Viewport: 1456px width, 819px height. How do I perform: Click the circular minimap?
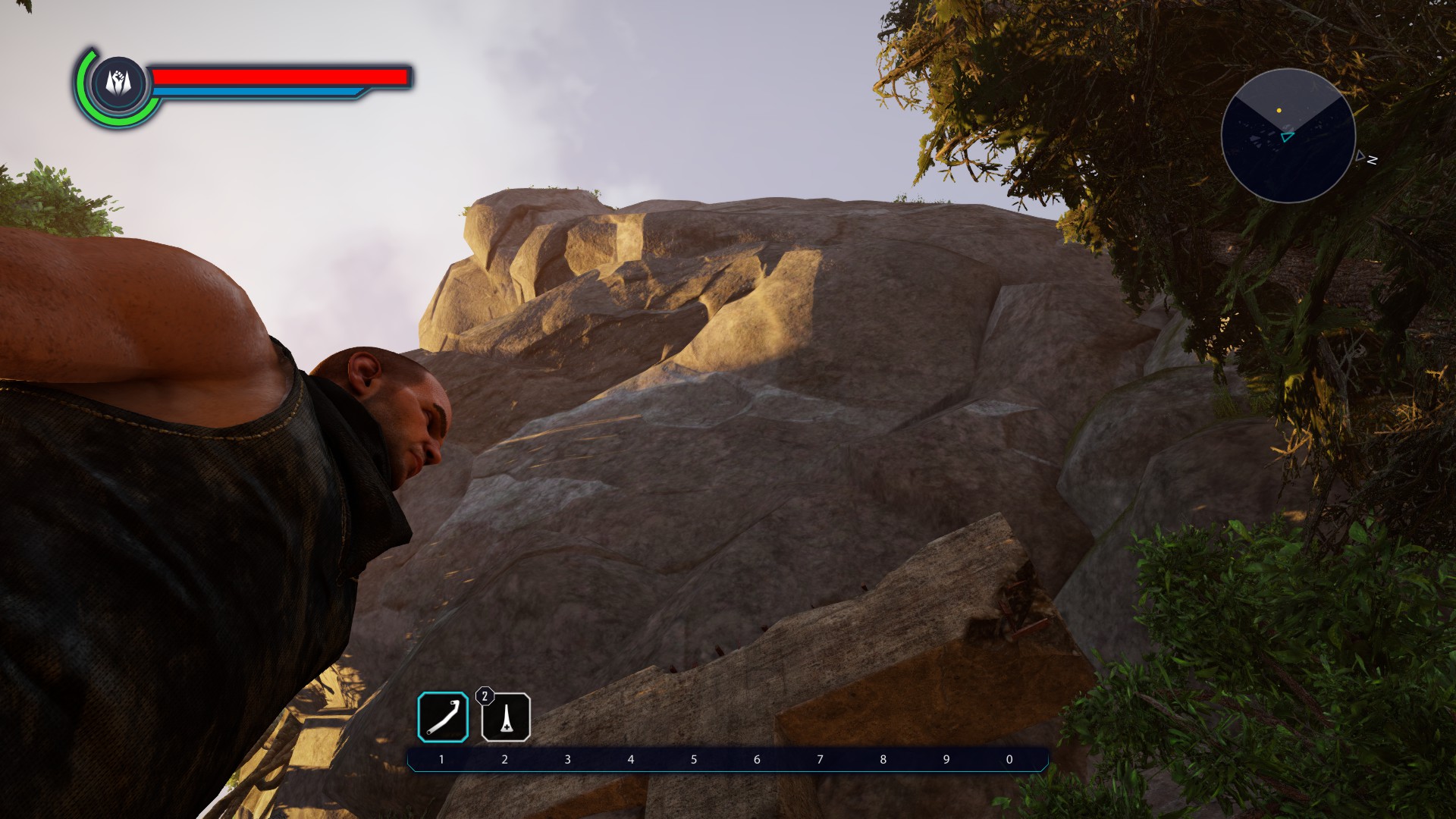click(1288, 136)
